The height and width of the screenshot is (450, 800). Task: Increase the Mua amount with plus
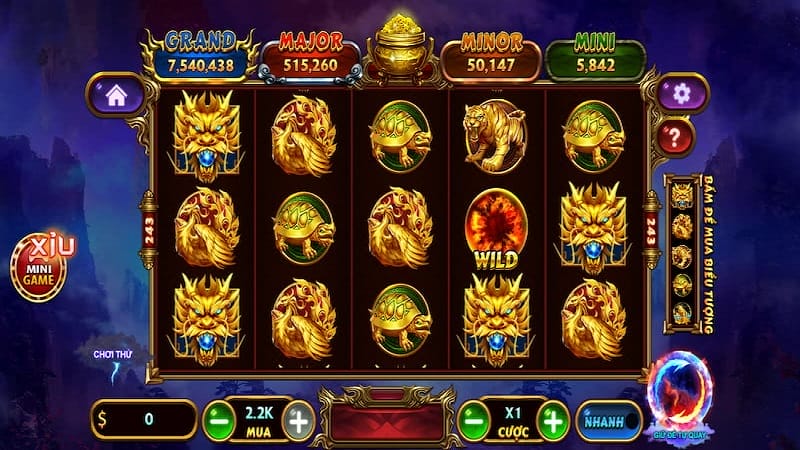(x=296, y=419)
